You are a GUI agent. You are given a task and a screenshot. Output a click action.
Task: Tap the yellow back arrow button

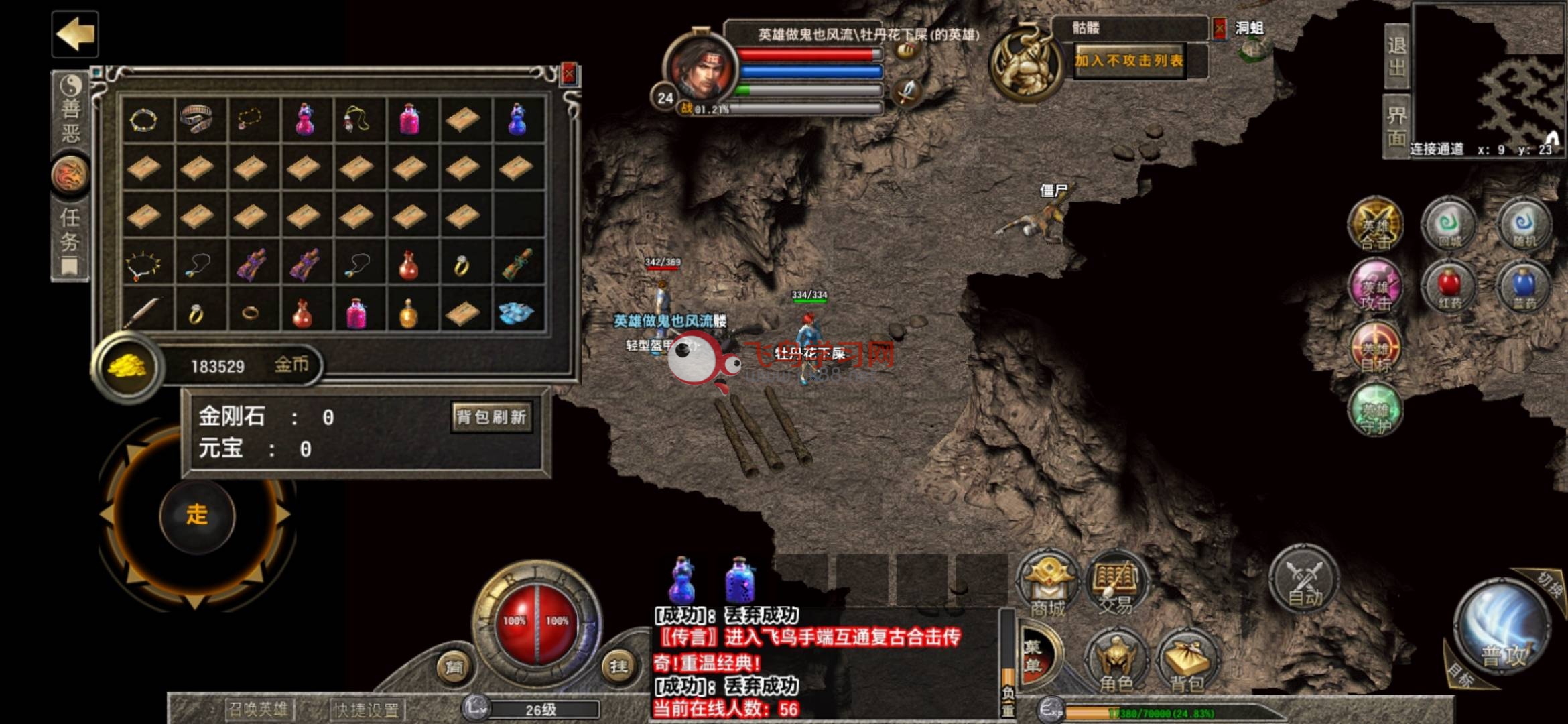pyautogui.click(x=75, y=34)
